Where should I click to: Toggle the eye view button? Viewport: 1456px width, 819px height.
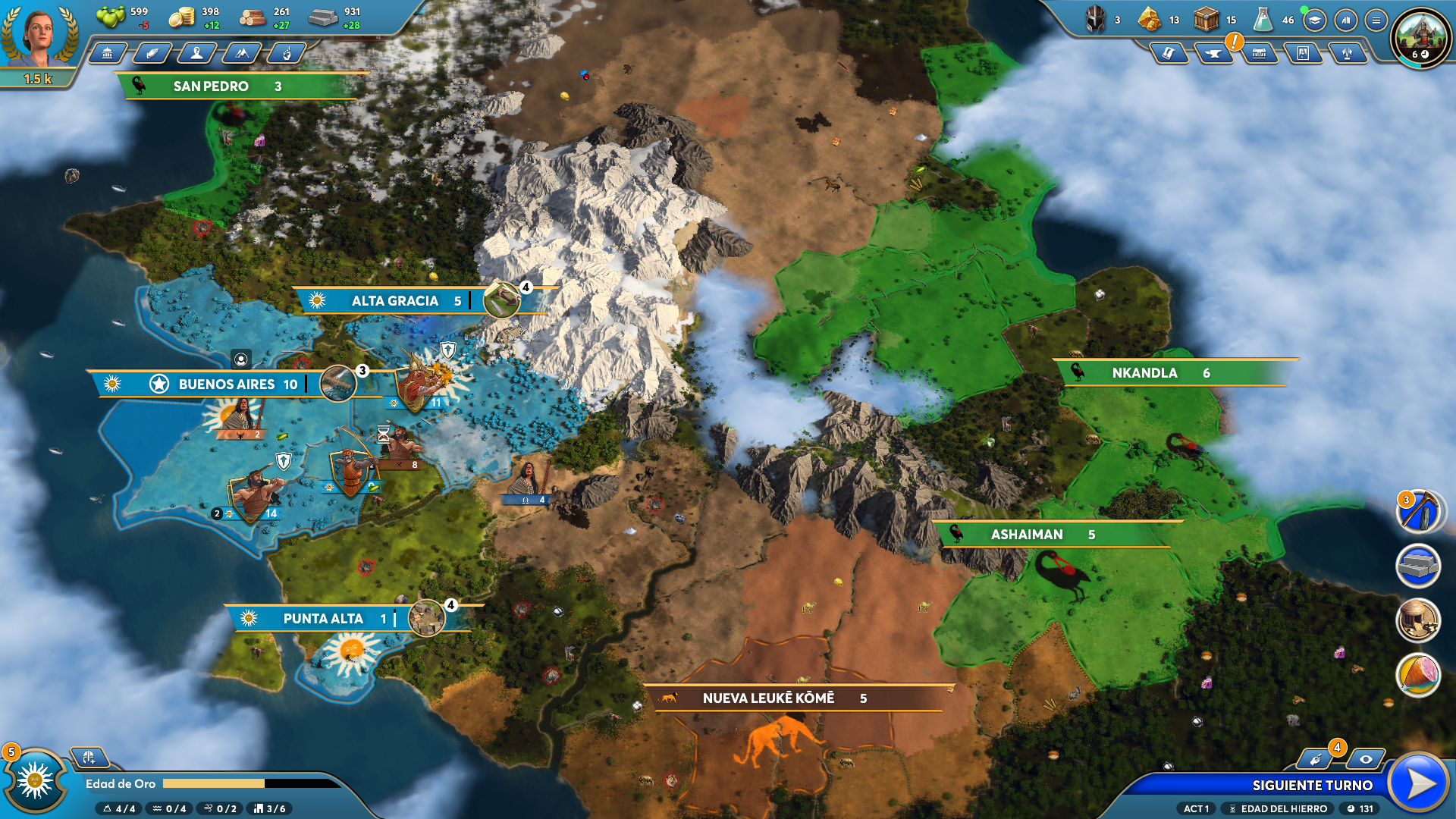pos(1365,759)
